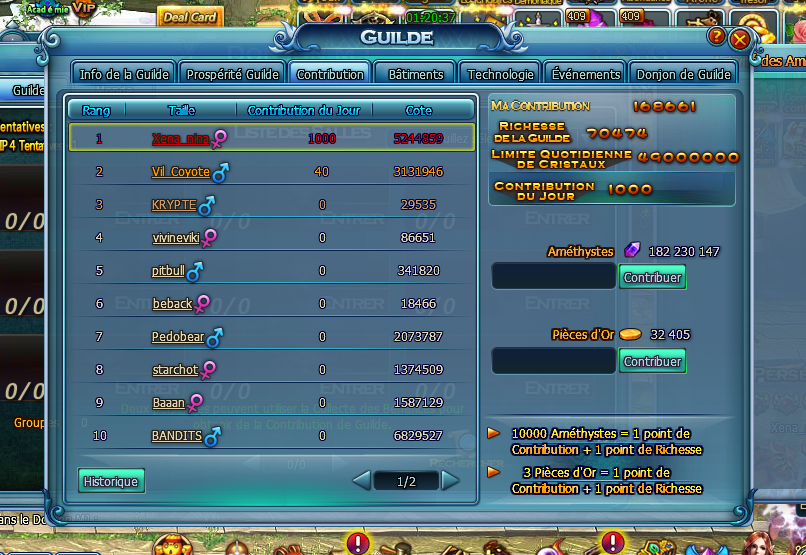
Task: Select Pedobear in the contribution ranking
Action: pyautogui.click(x=178, y=337)
